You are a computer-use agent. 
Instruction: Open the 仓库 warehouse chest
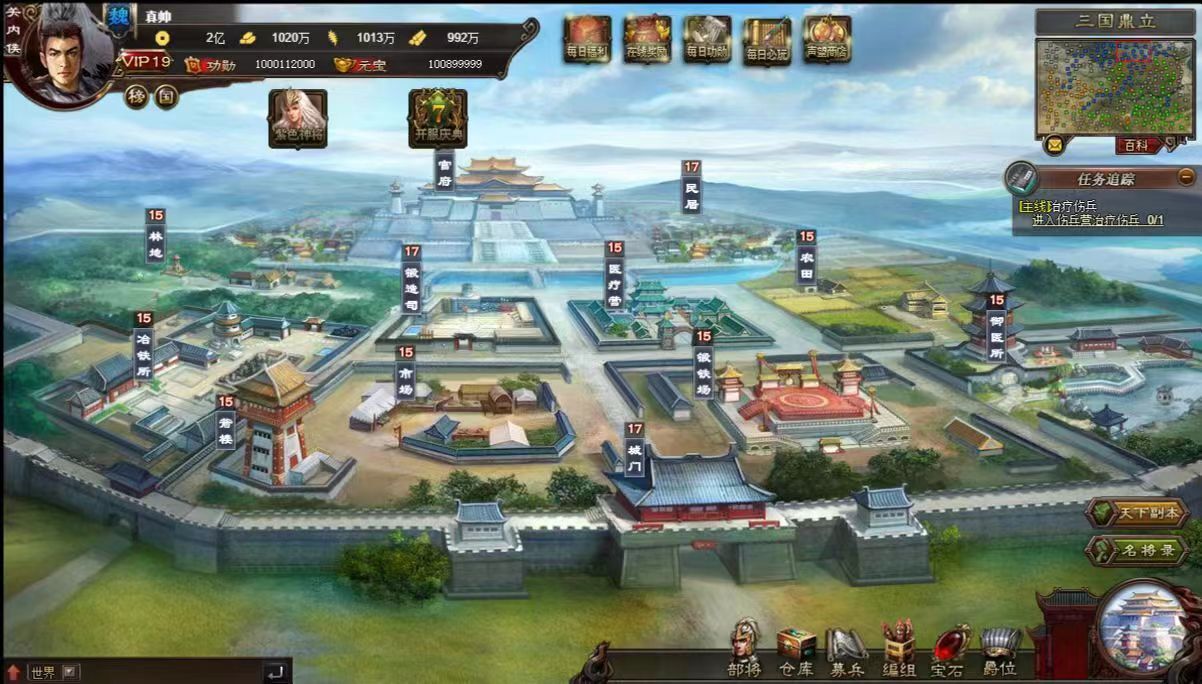[796, 649]
